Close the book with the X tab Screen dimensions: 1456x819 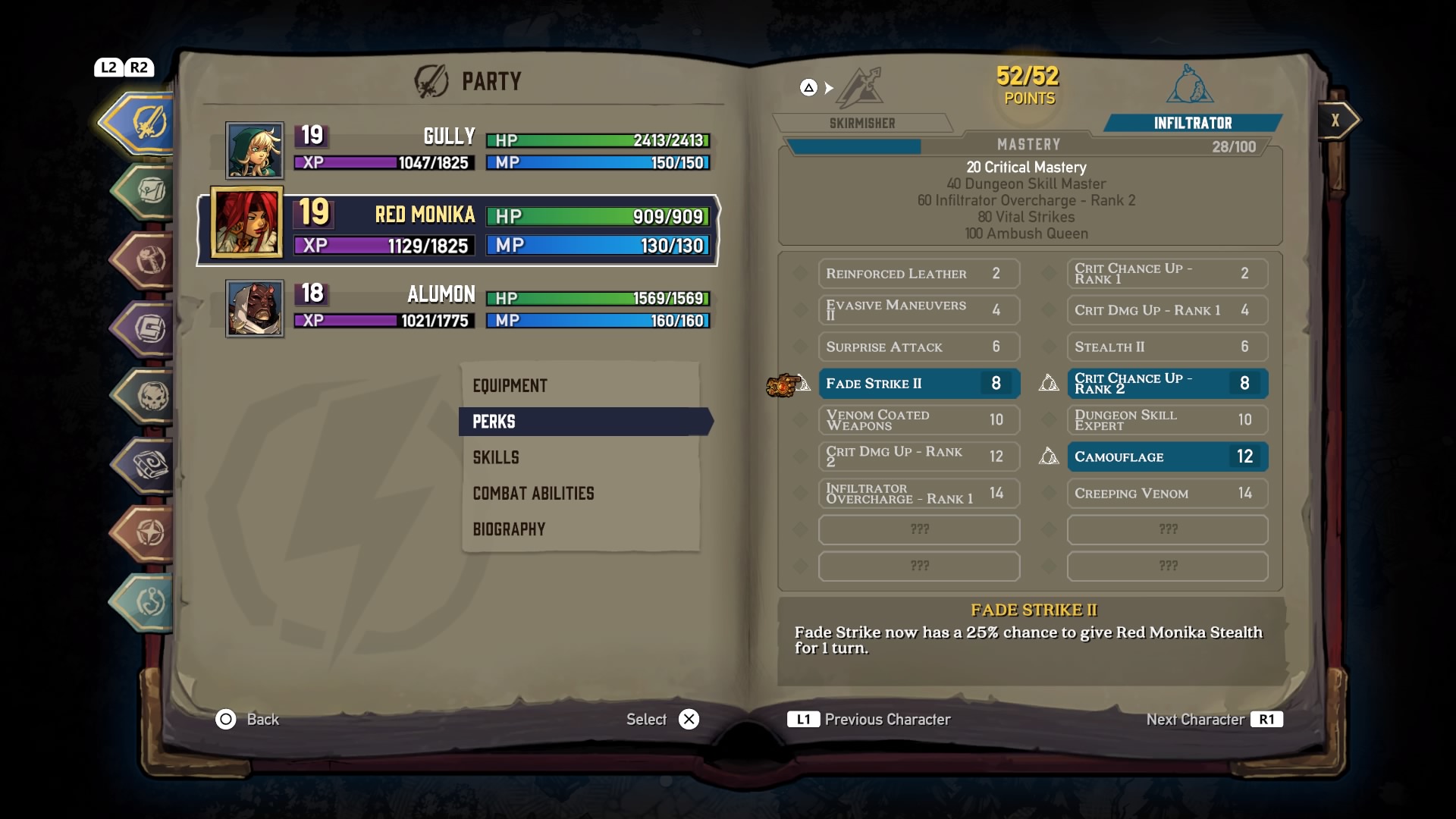coord(1336,120)
